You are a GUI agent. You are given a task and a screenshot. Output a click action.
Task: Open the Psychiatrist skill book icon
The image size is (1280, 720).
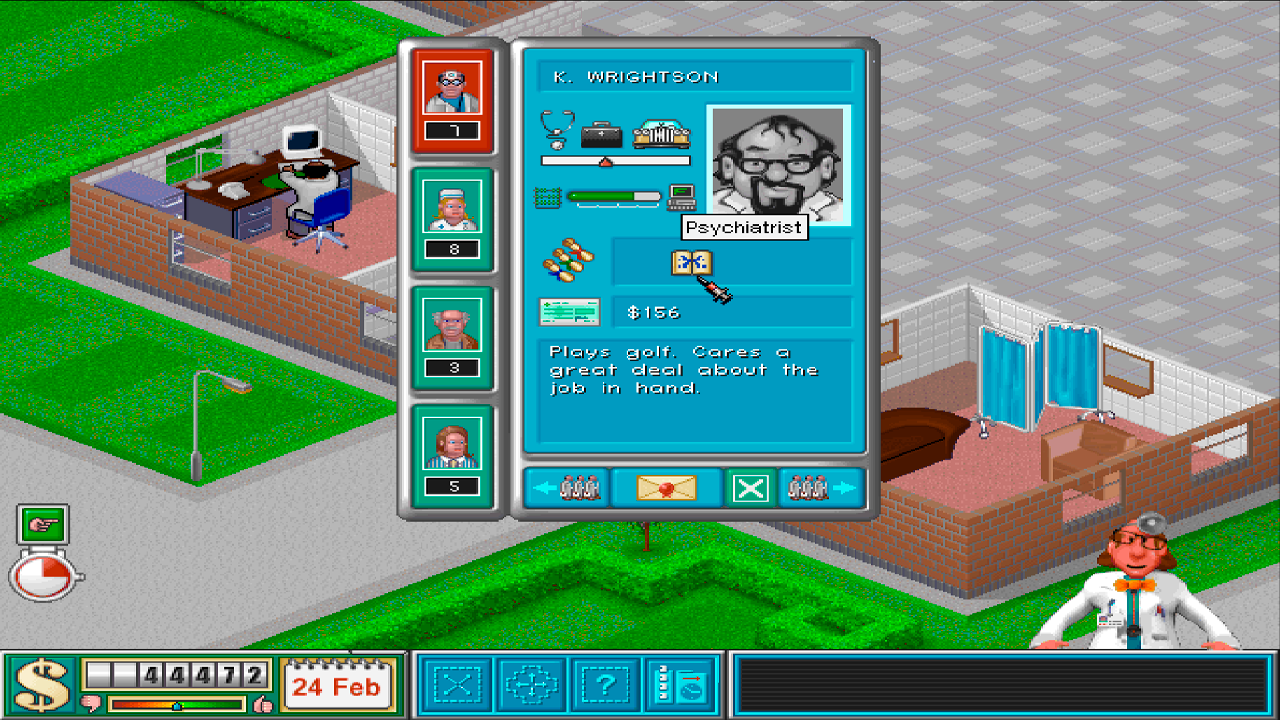(695, 263)
